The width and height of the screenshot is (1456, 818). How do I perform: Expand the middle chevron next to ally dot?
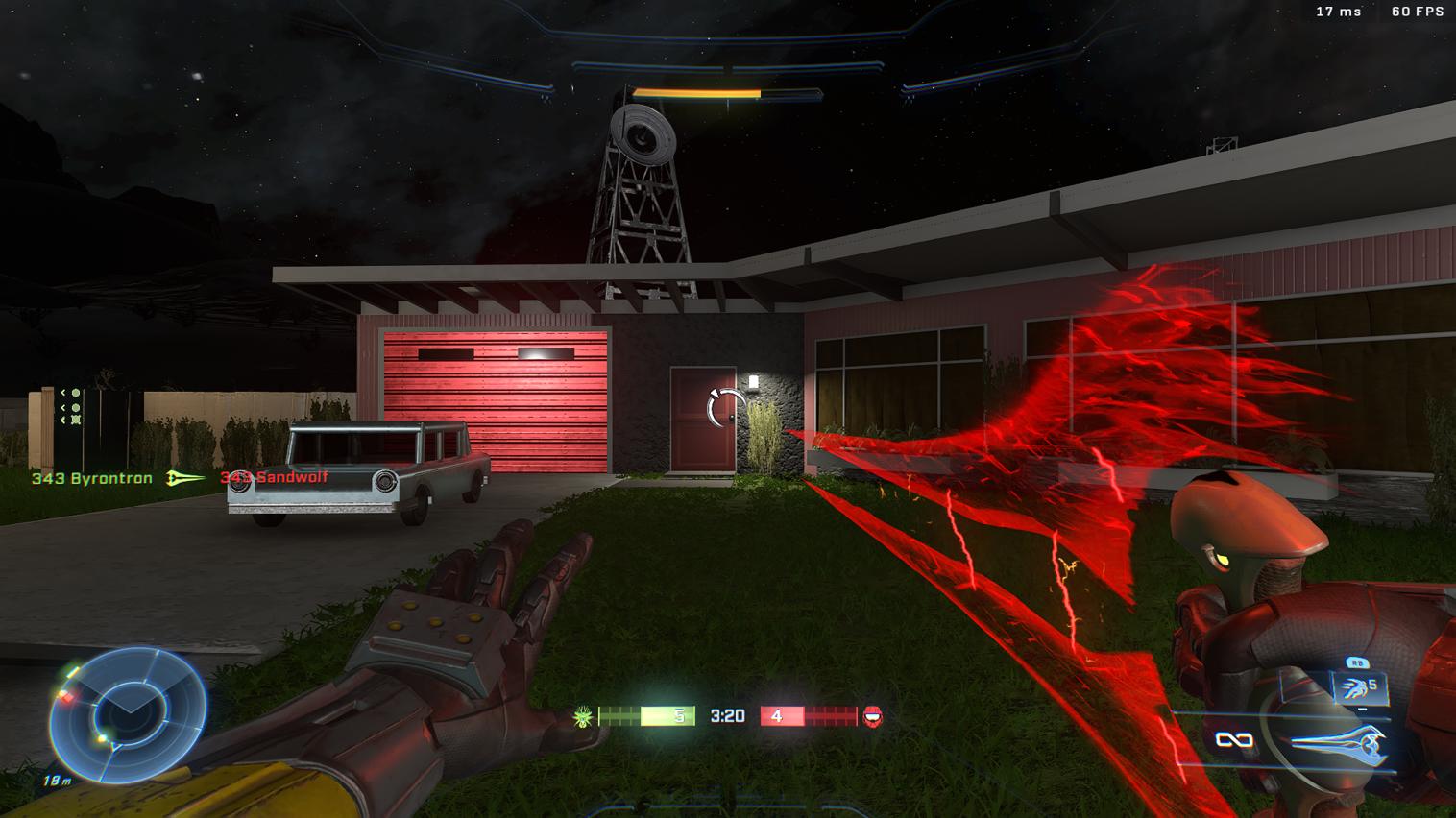tap(63, 408)
